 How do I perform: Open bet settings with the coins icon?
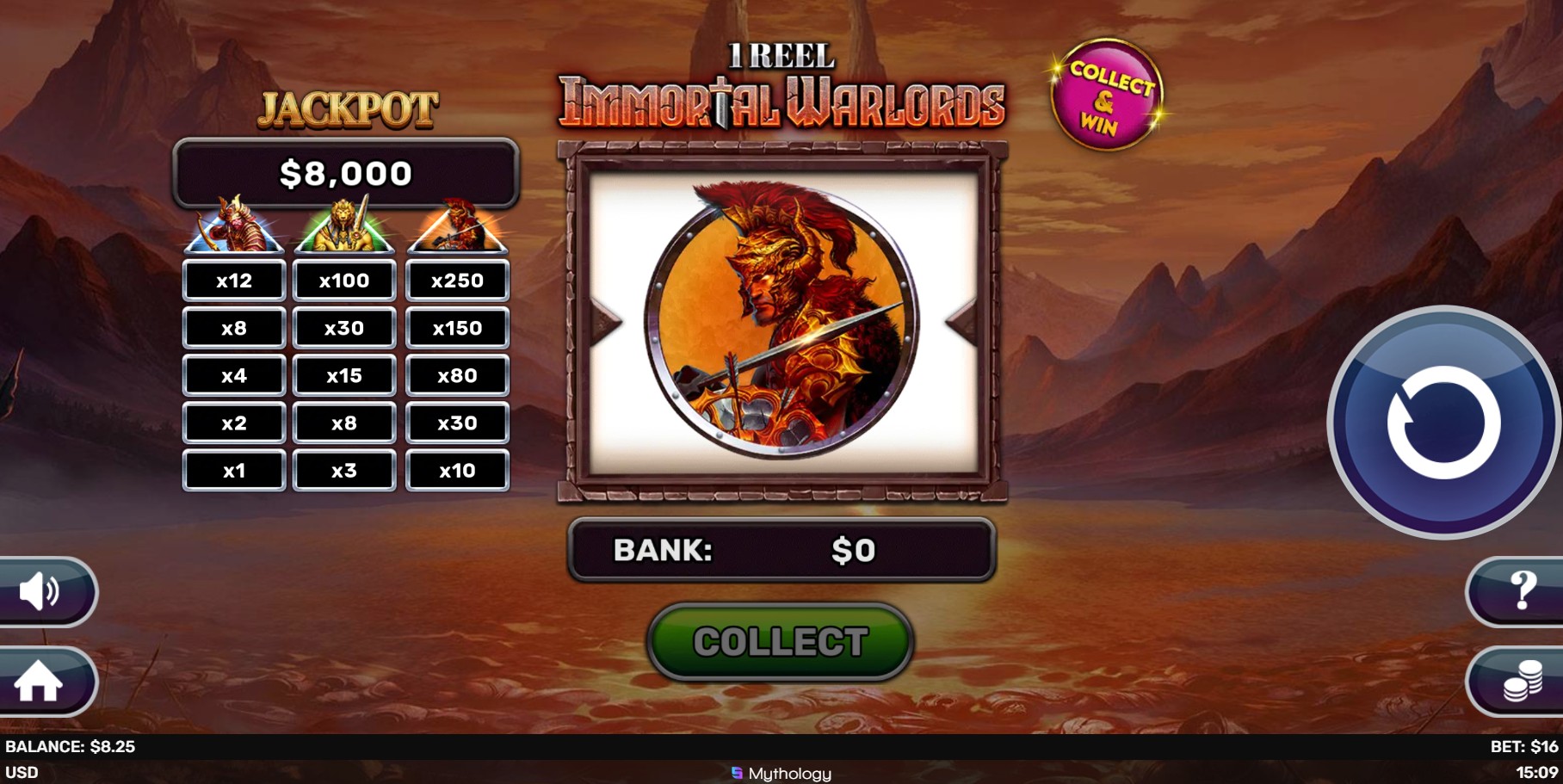[1522, 682]
